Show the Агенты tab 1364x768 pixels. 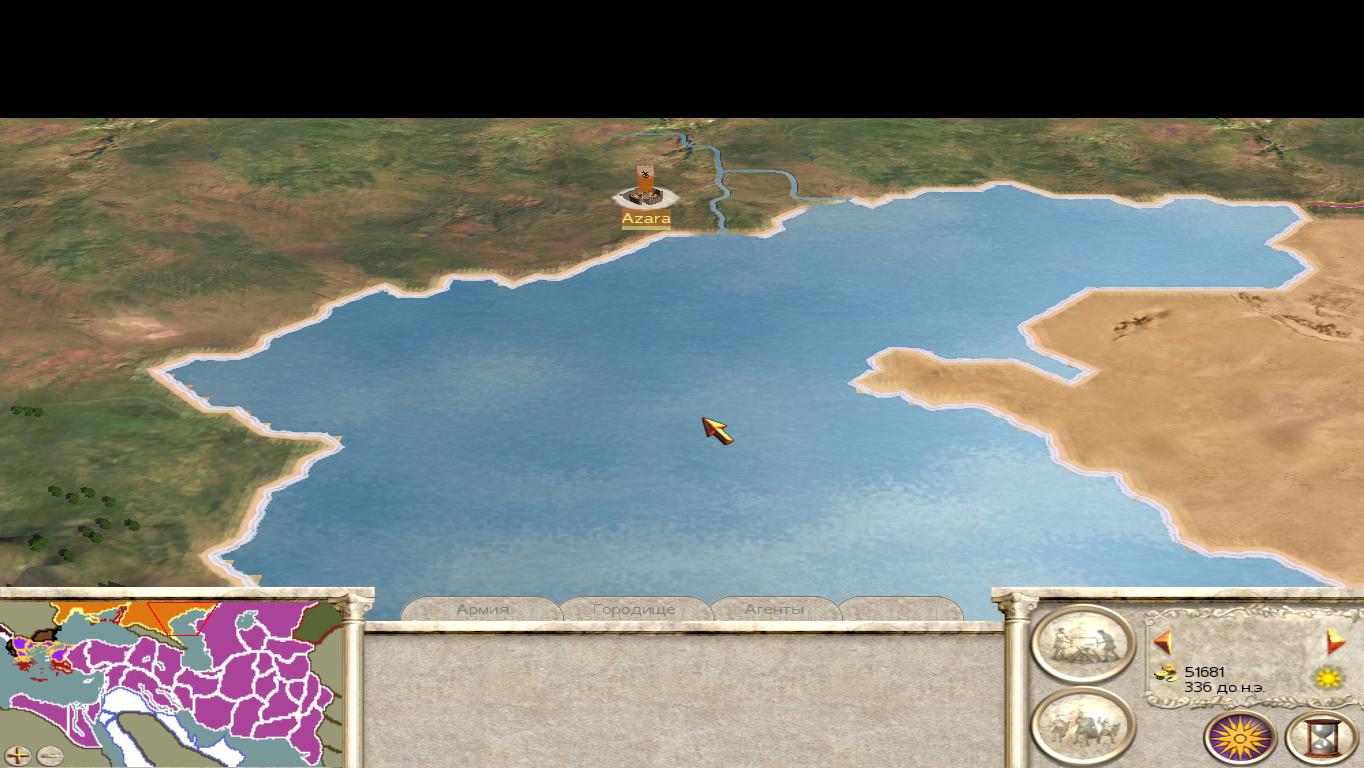[774, 609]
